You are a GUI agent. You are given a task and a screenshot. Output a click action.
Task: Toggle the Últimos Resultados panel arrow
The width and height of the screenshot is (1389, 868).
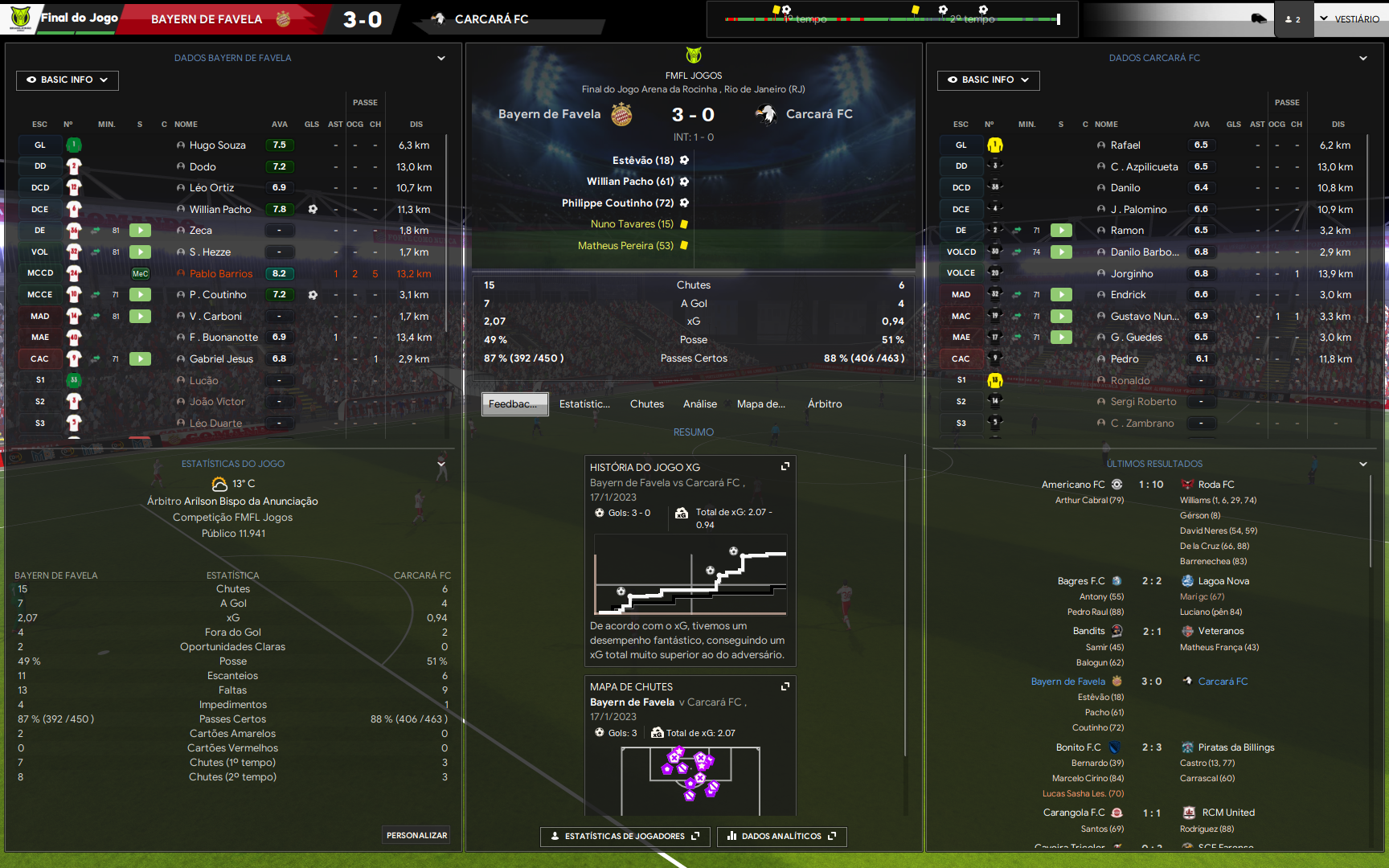[1363, 464]
